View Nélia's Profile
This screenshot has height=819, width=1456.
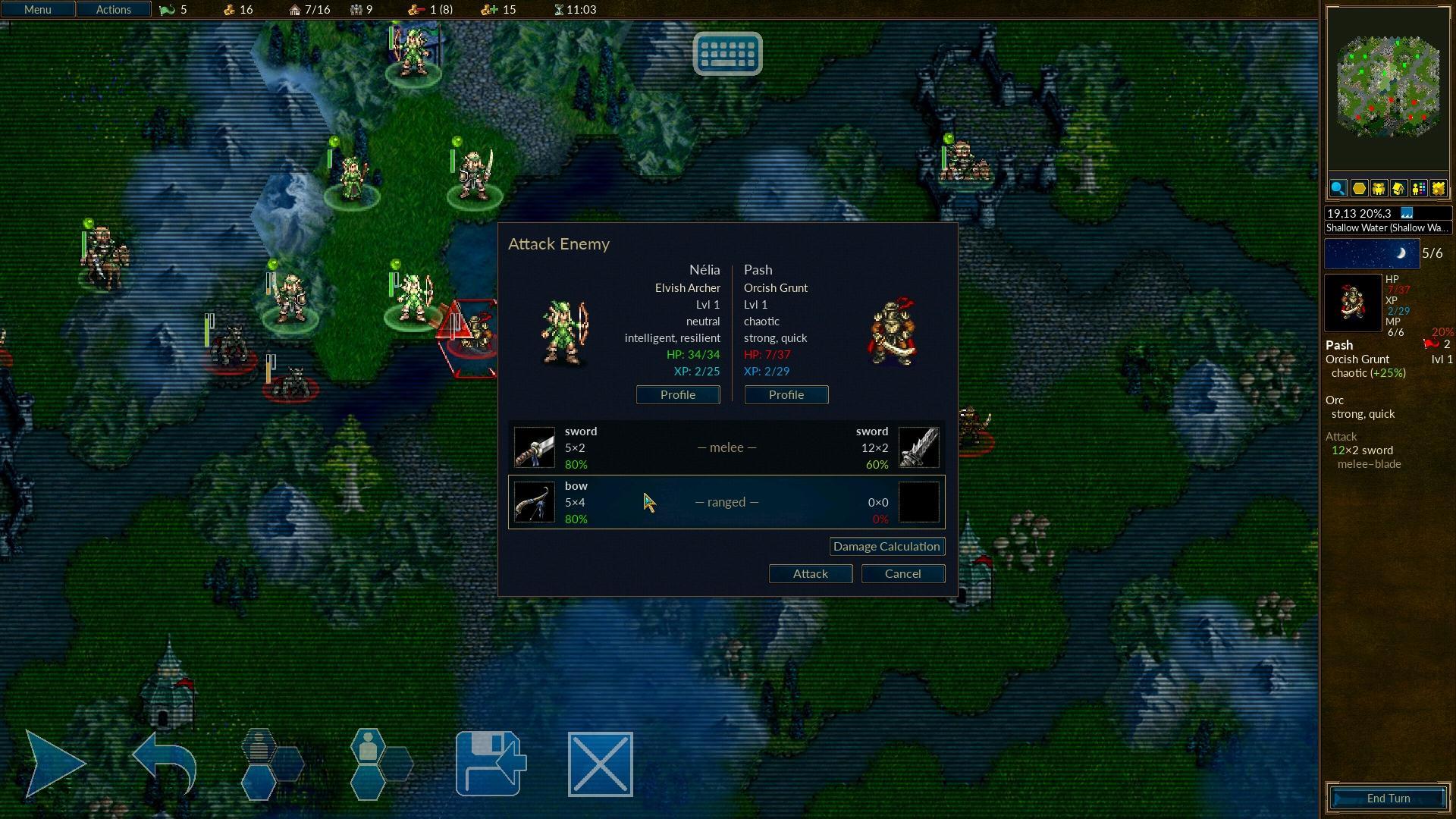pos(677,395)
